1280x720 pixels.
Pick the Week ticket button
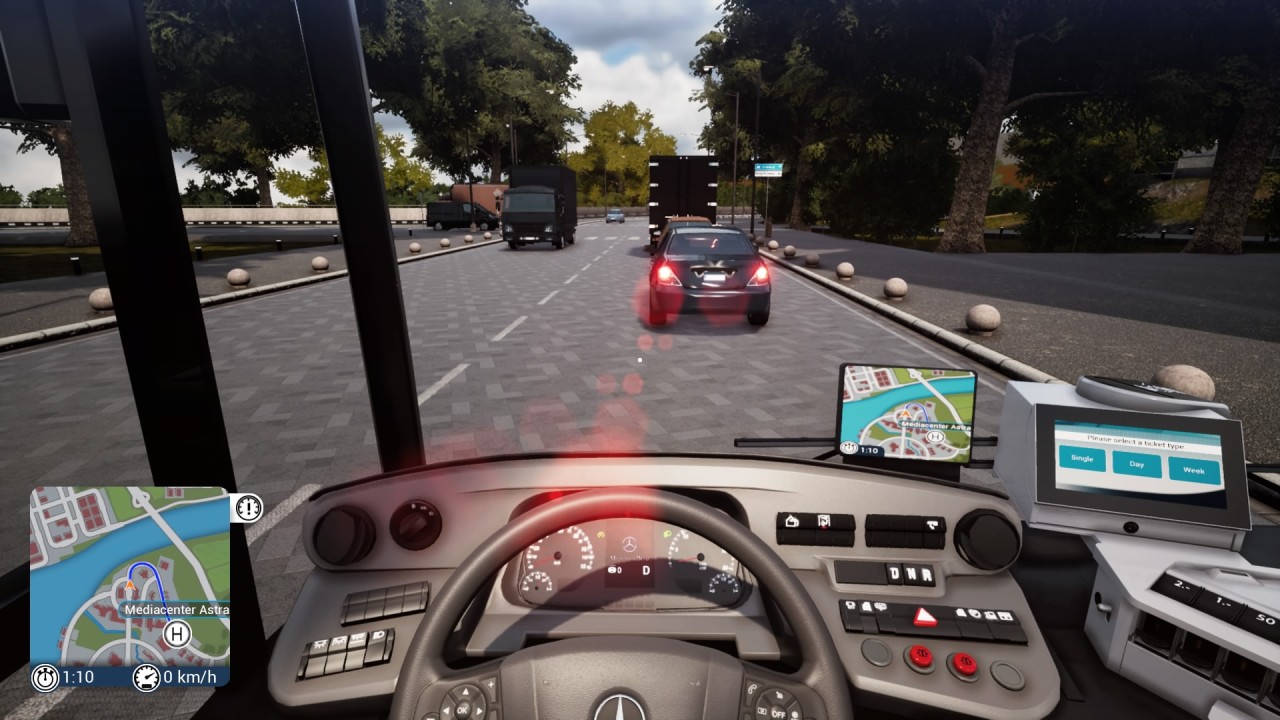[1194, 469]
